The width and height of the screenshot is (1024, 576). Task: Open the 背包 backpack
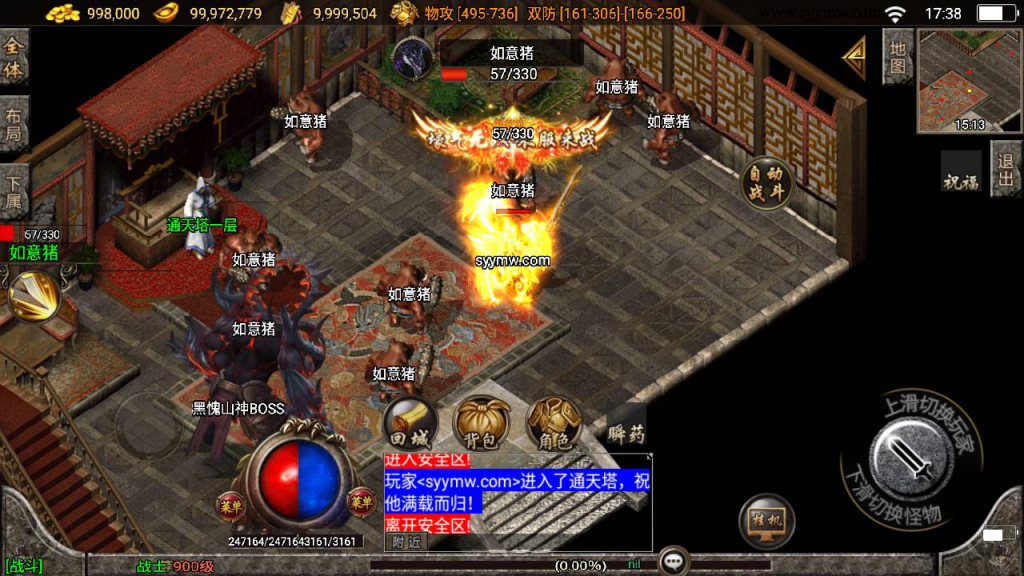(x=481, y=424)
